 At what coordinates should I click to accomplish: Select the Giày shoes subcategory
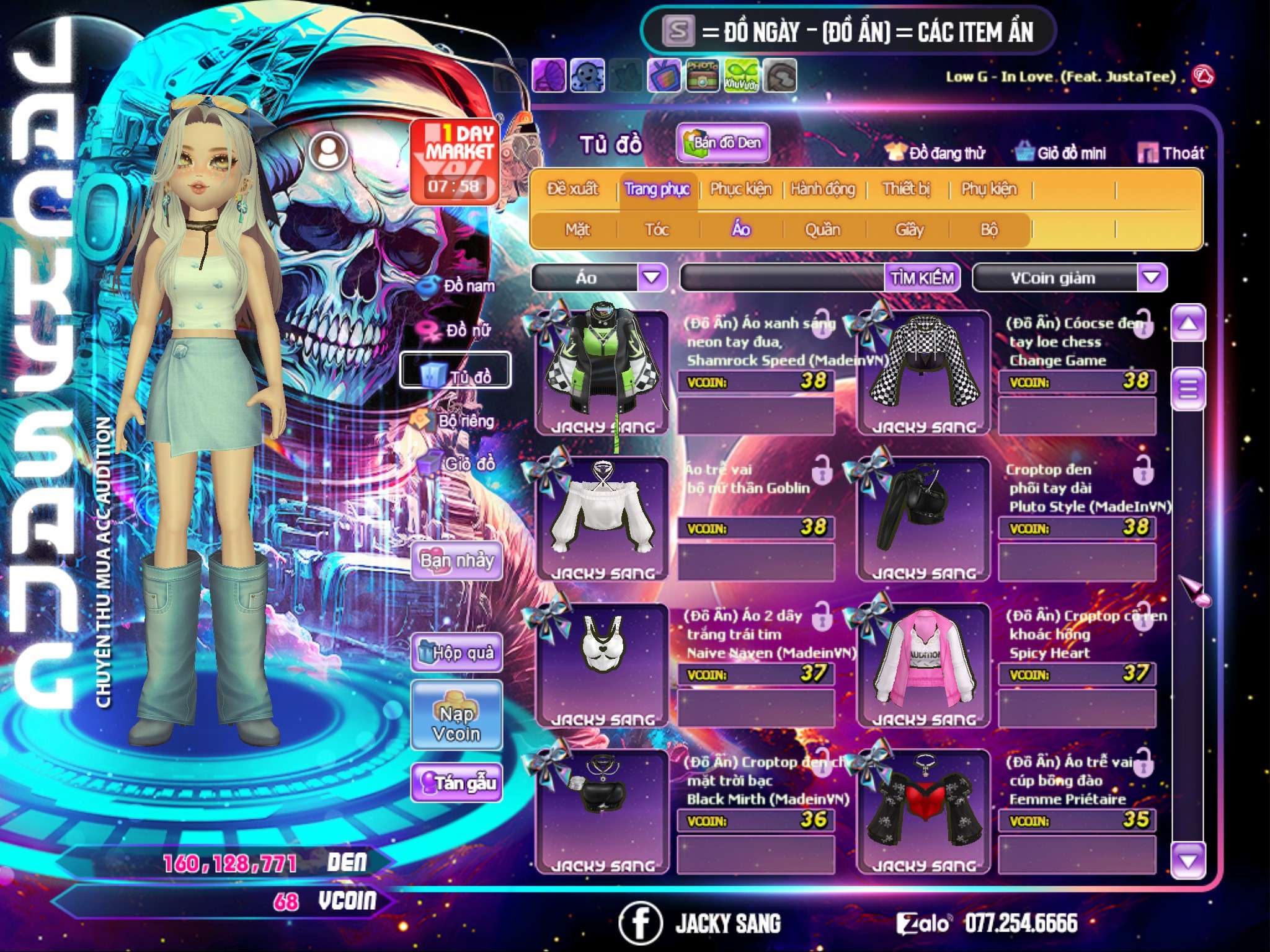click(x=910, y=230)
